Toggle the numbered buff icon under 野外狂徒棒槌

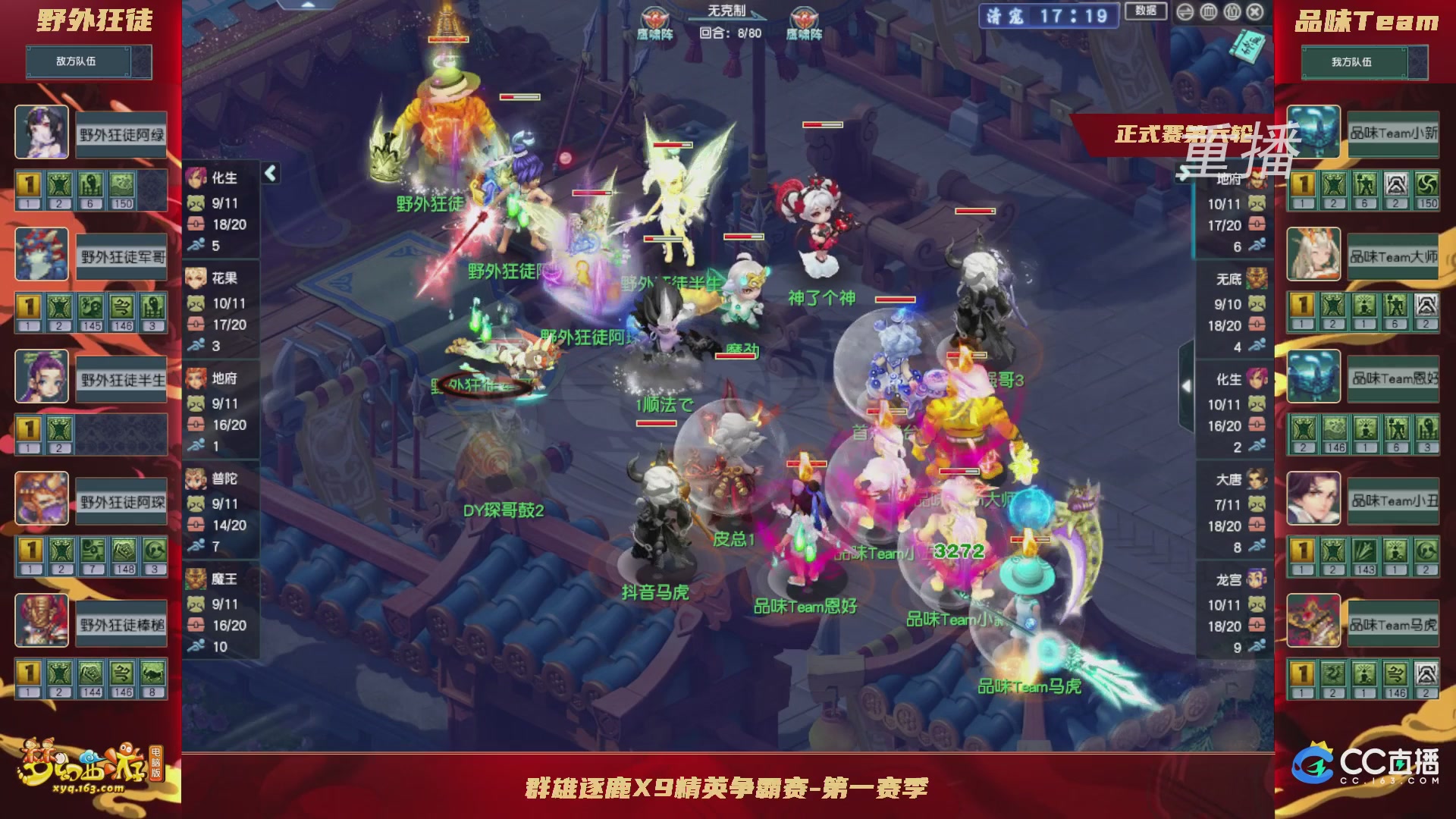(x=28, y=673)
